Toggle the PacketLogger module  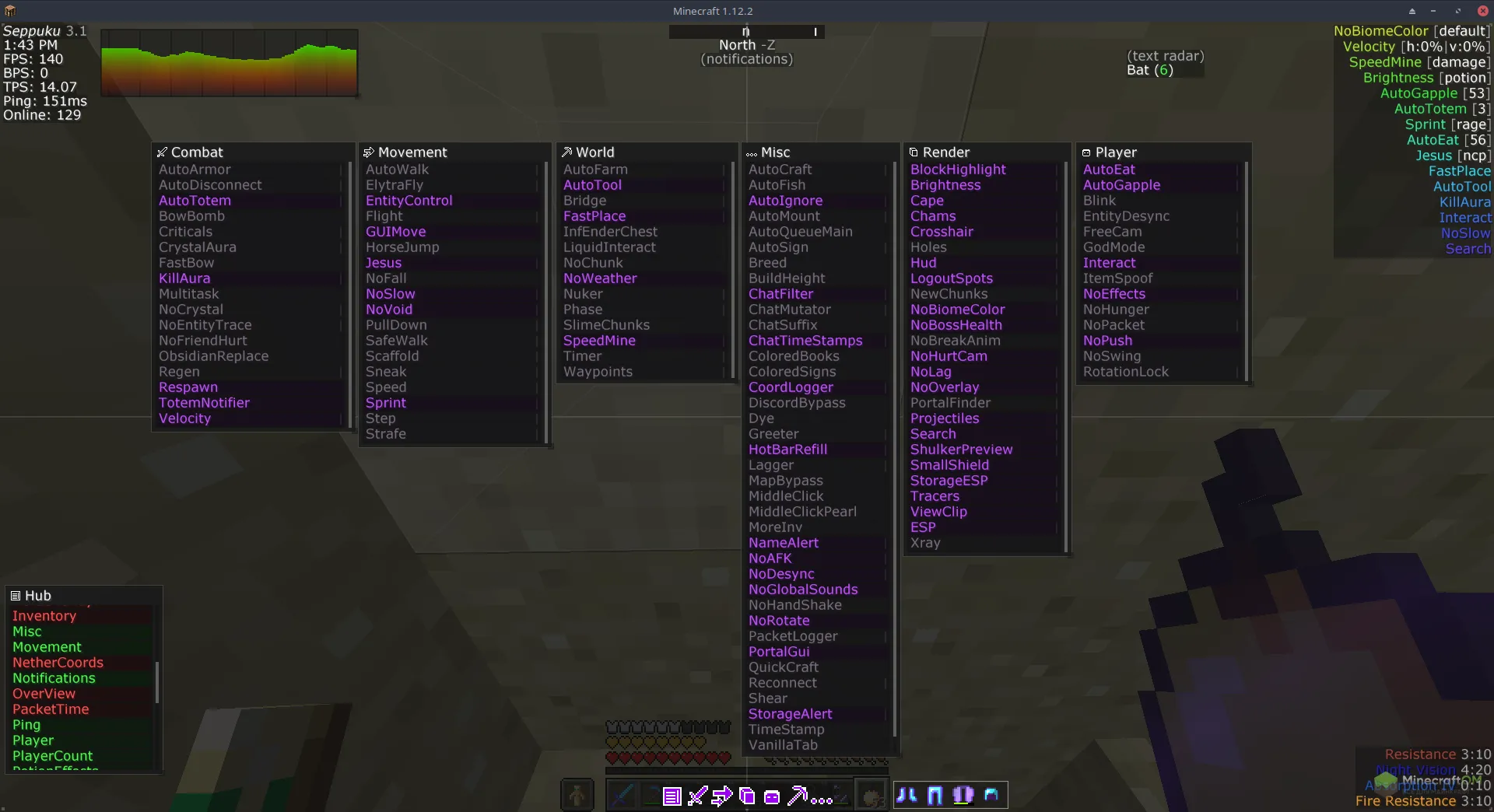(793, 636)
